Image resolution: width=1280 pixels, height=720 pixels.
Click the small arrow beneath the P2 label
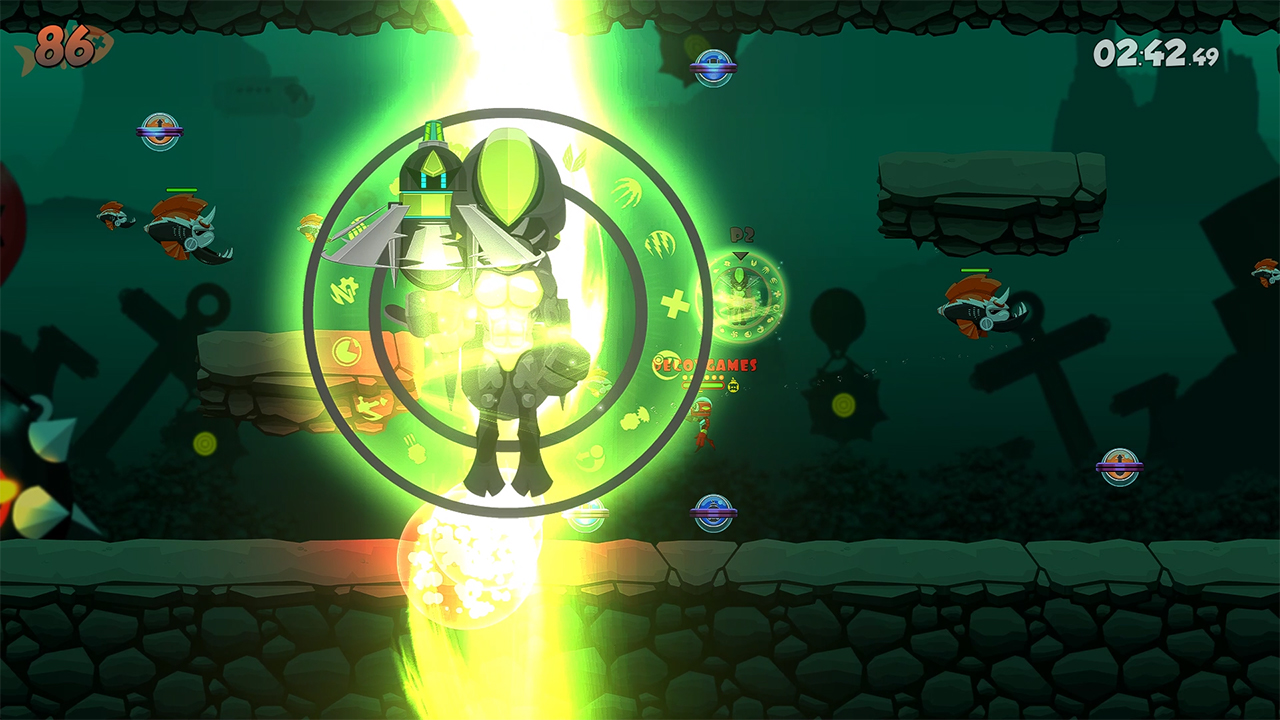(x=739, y=254)
